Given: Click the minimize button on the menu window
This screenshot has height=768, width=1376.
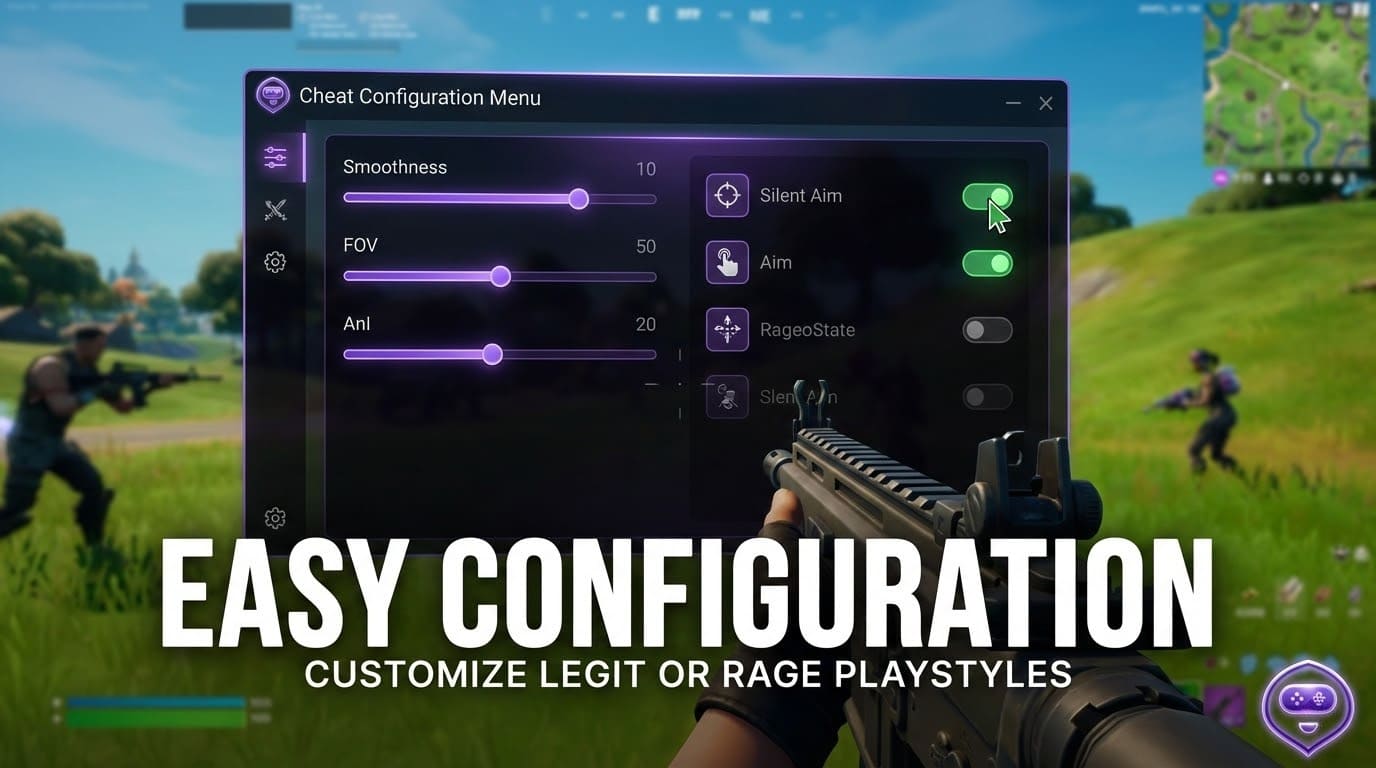Looking at the screenshot, I should click(1012, 103).
